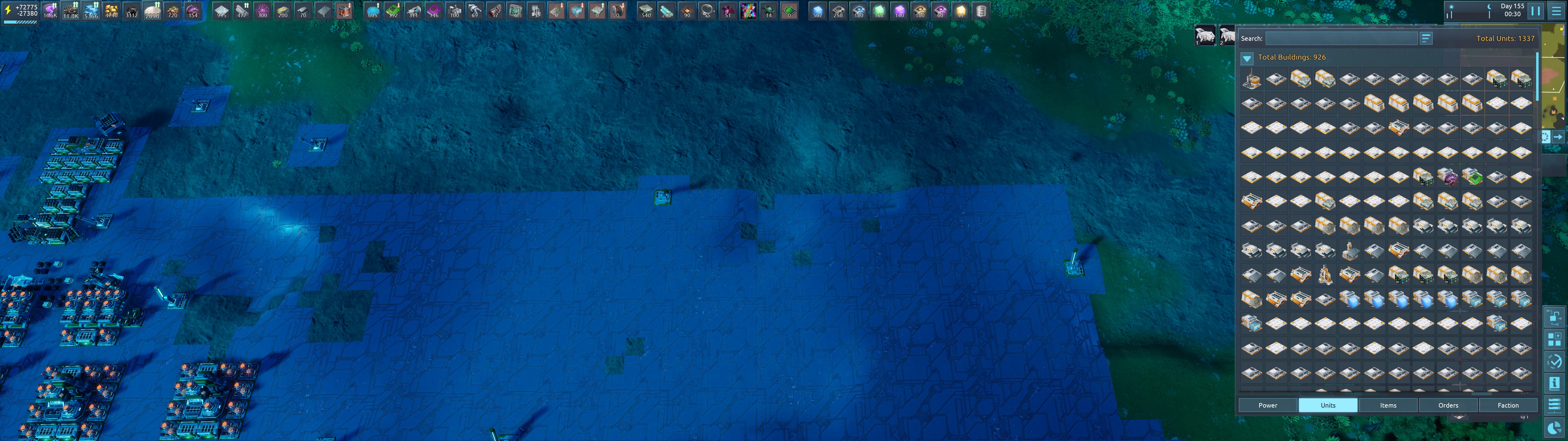Collapse the Total Buildings section arrow
The height and width of the screenshot is (441, 1568).
tap(1247, 58)
